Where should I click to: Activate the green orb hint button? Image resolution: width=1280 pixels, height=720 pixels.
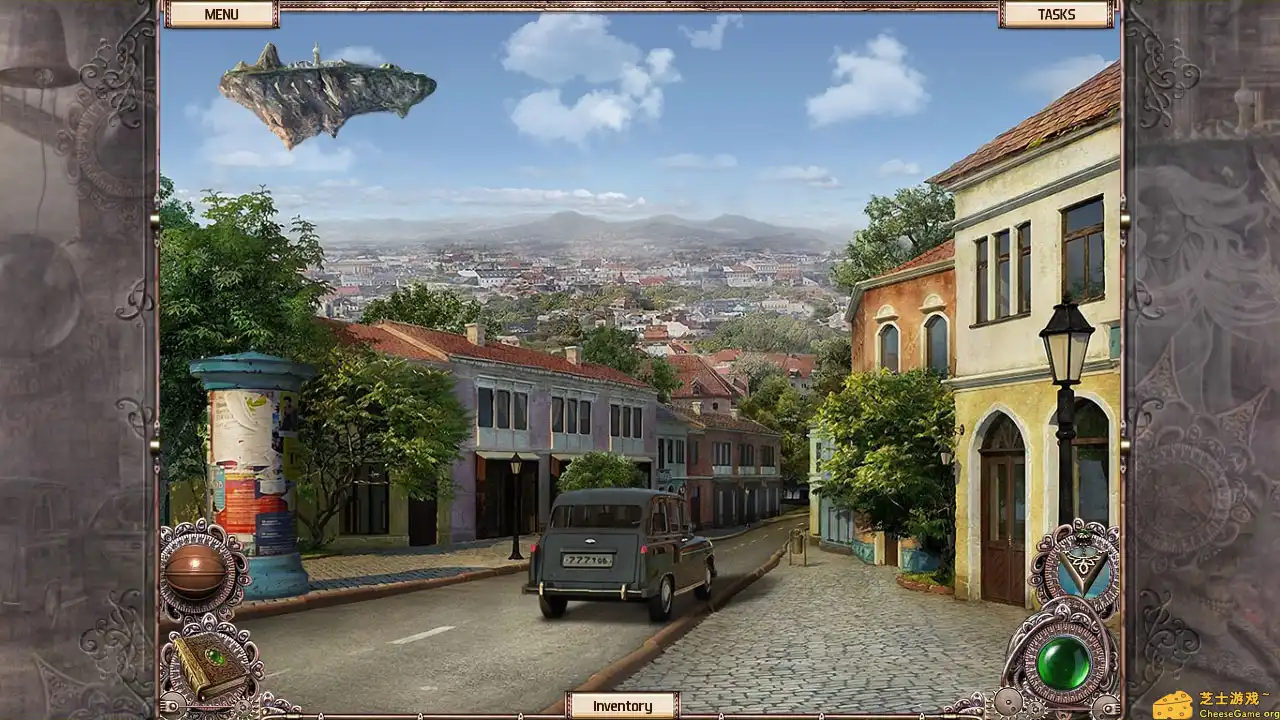click(1062, 662)
